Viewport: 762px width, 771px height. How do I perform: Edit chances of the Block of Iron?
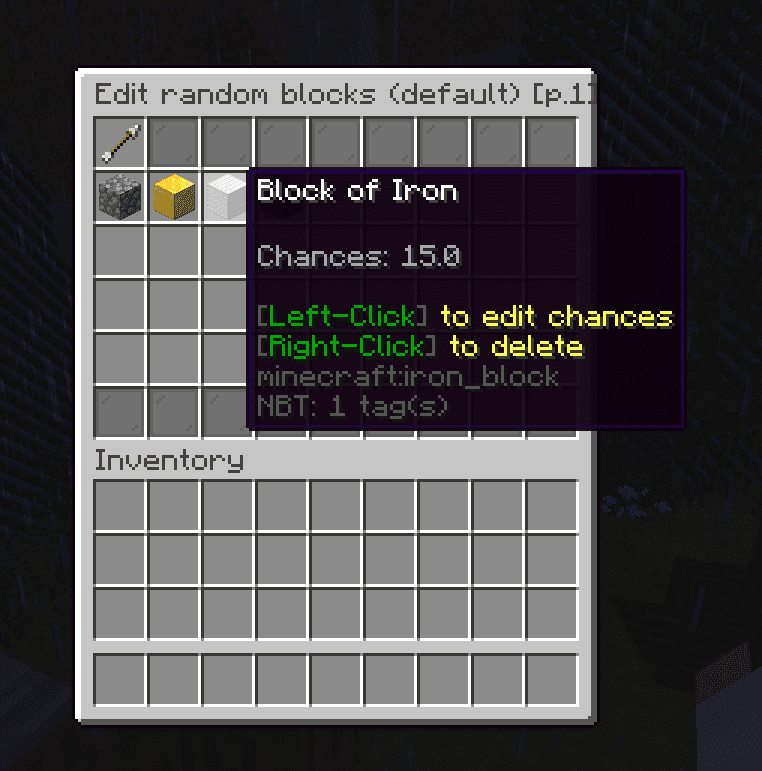[x=226, y=197]
